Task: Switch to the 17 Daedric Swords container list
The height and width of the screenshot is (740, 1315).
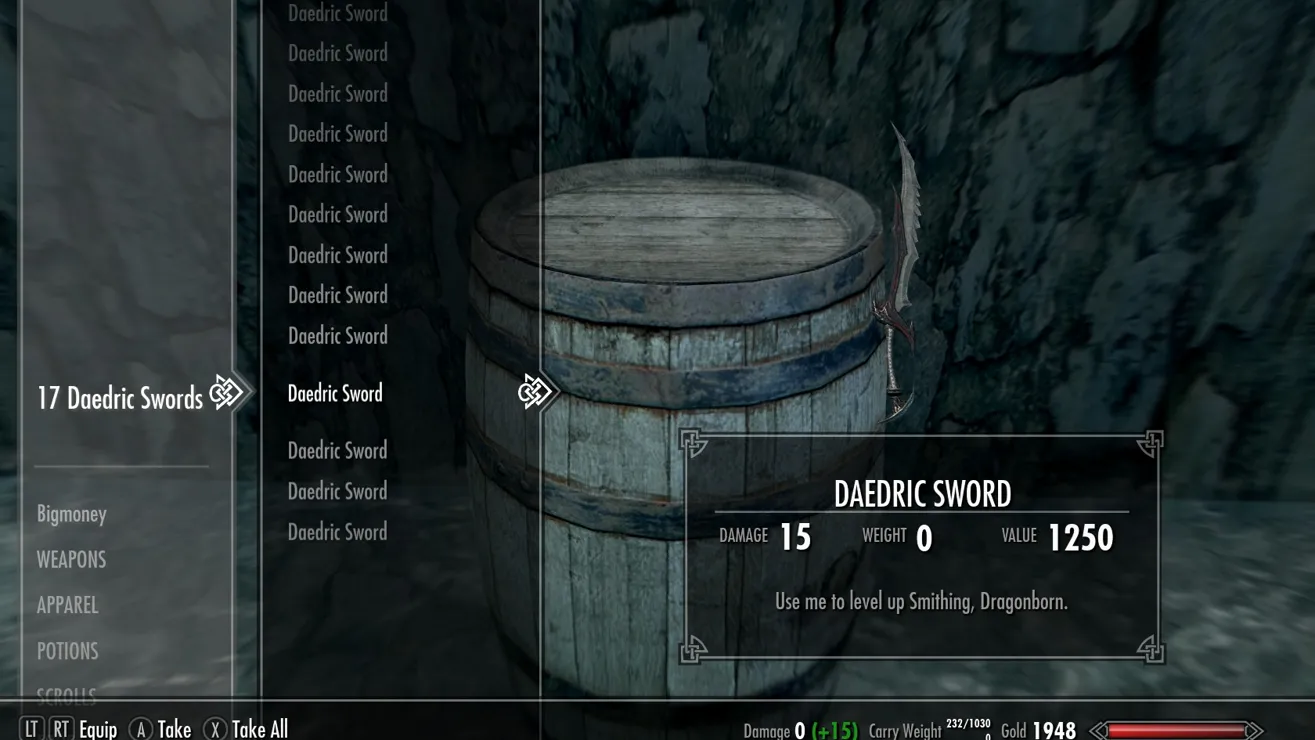Action: point(120,398)
